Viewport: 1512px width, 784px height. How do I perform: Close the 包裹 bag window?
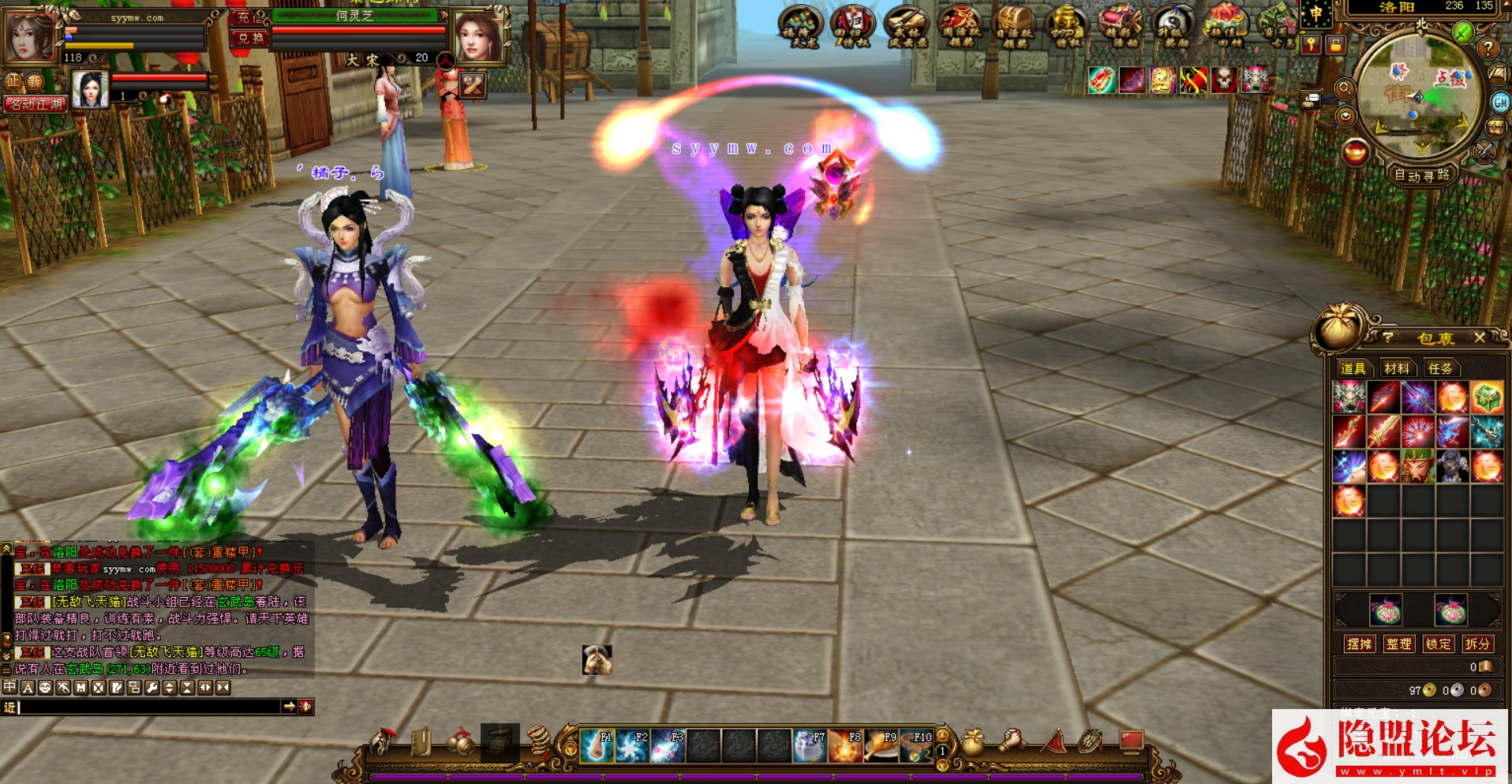click(1480, 338)
